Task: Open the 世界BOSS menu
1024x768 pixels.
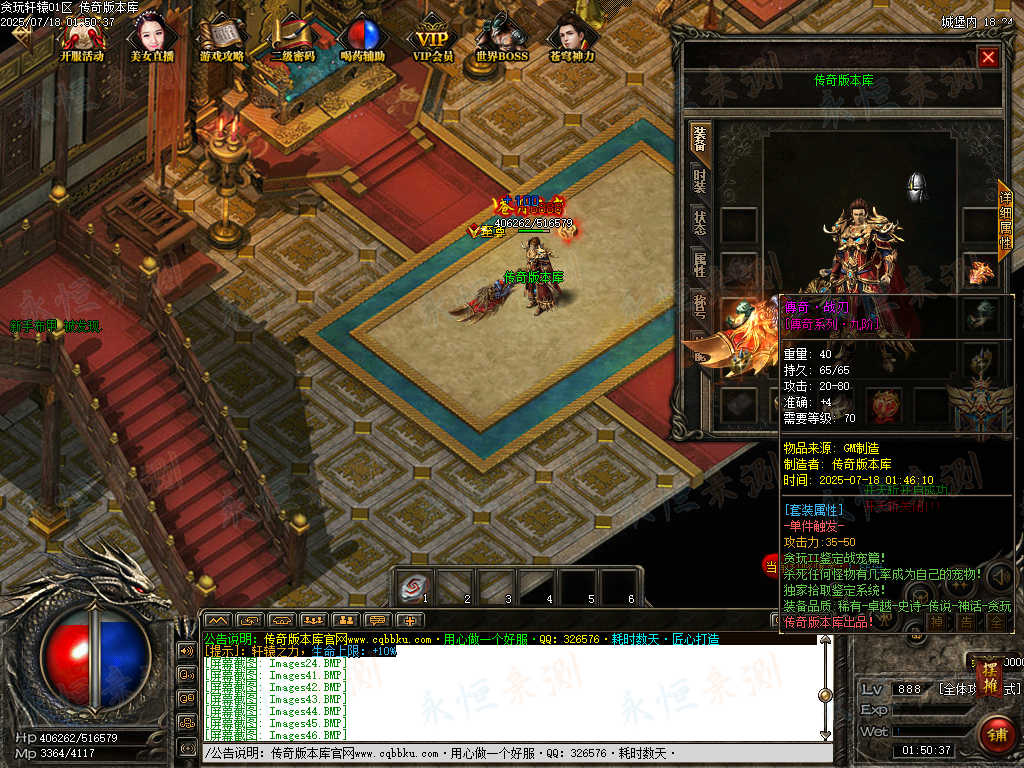Action: 501,40
